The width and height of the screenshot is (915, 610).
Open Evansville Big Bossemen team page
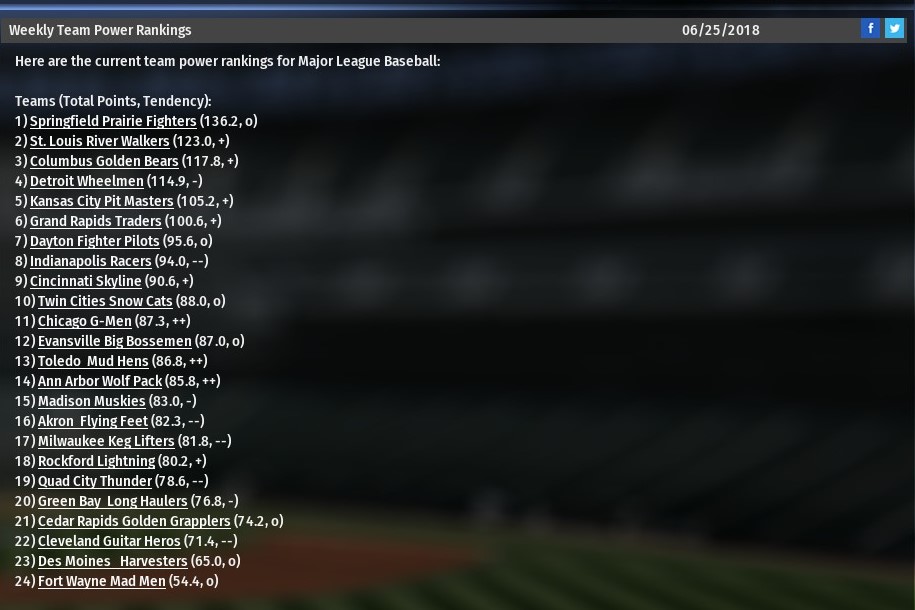coord(115,341)
